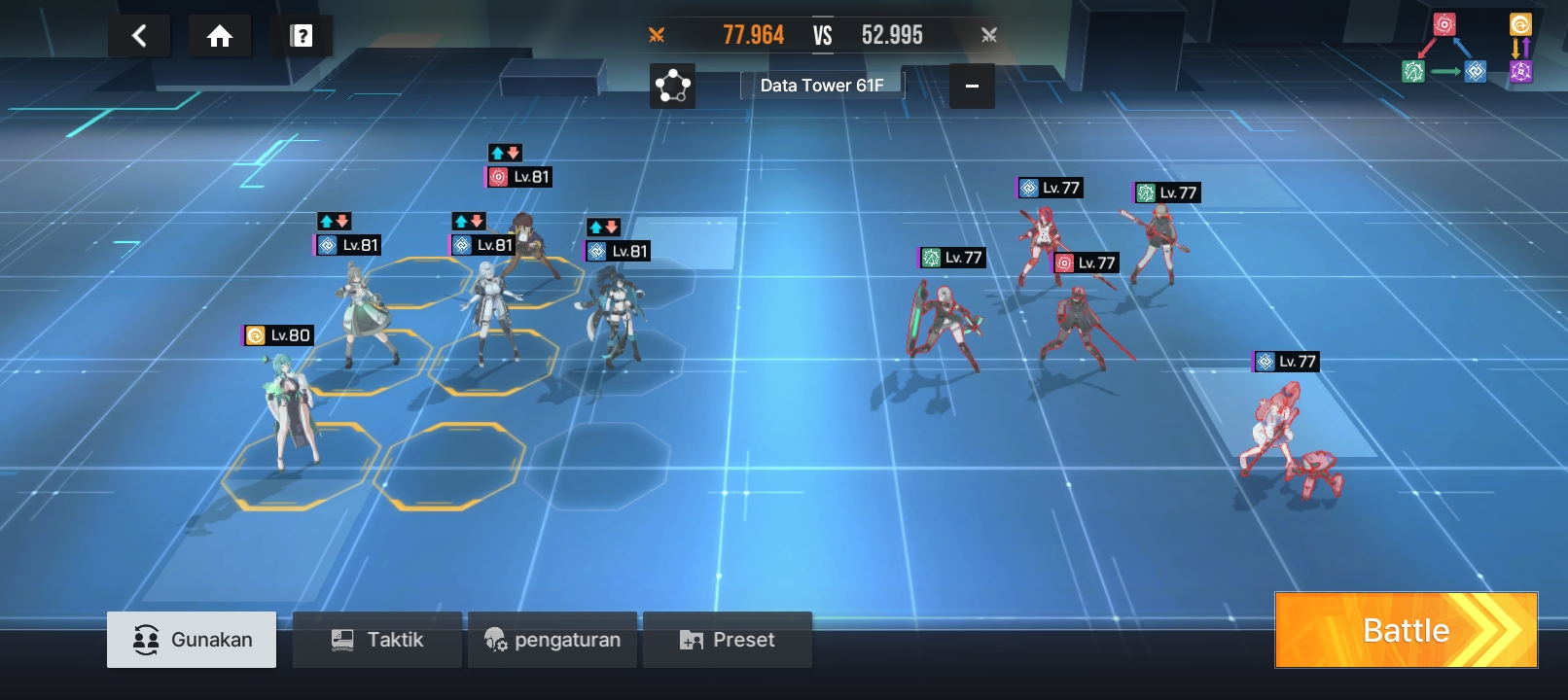The height and width of the screenshot is (700, 1568).
Task: Open the pentagon formation icon
Action: coord(672,86)
